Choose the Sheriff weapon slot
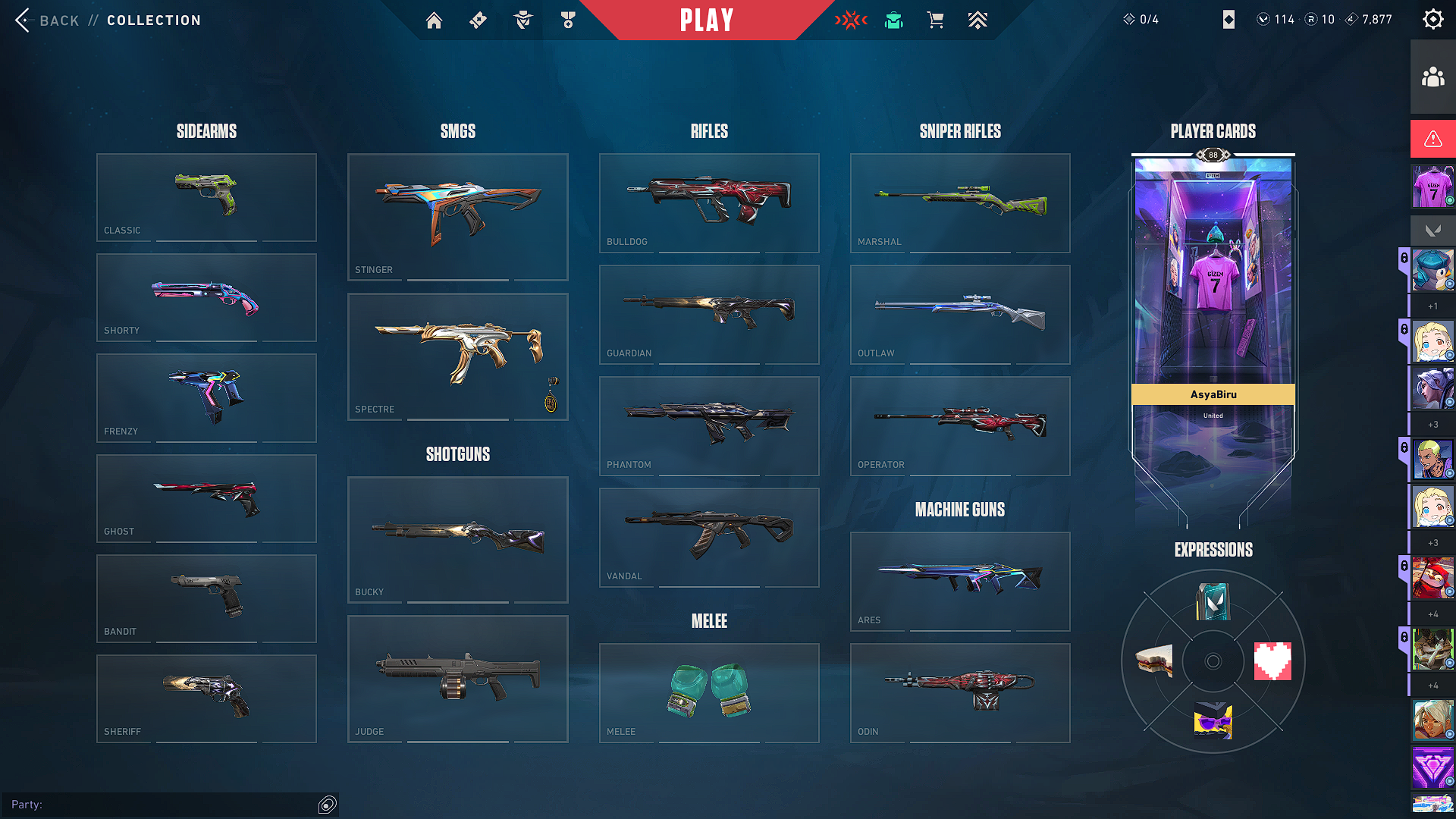This screenshot has height=819, width=1456. click(x=206, y=698)
